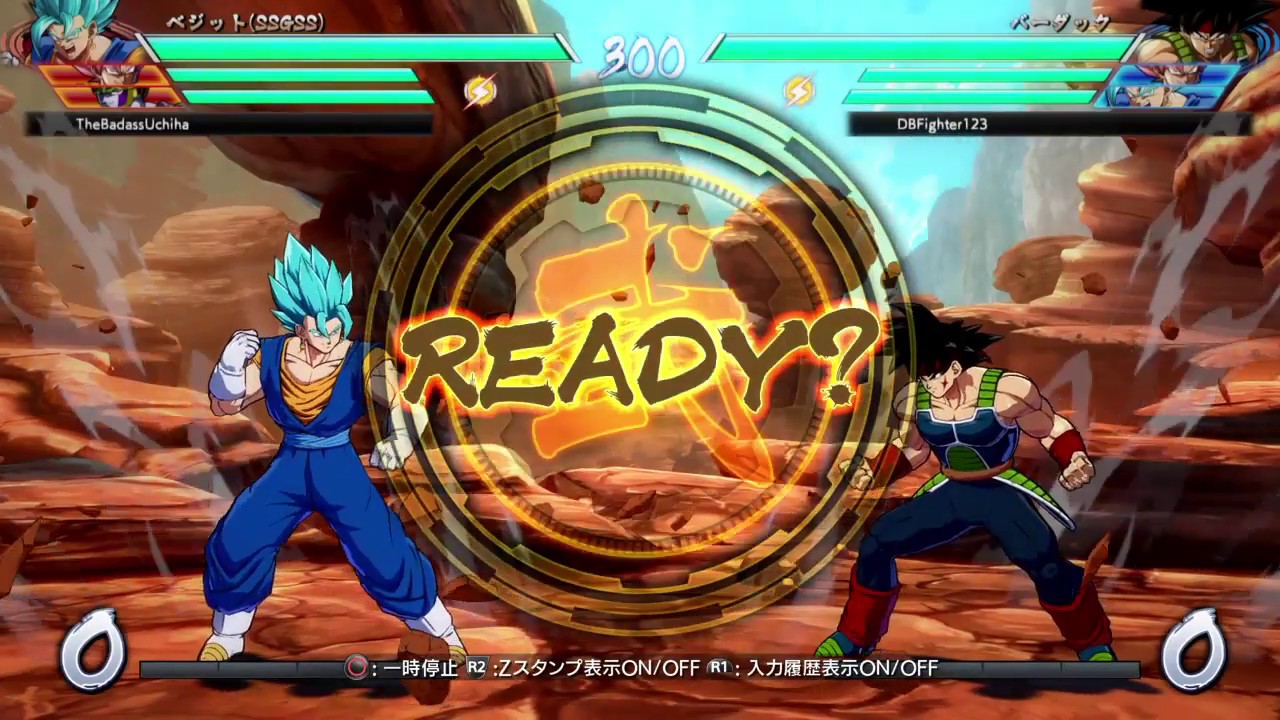Click Cell's teammate portrait on left team
The image size is (1280, 720).
[x=113, y=97]
